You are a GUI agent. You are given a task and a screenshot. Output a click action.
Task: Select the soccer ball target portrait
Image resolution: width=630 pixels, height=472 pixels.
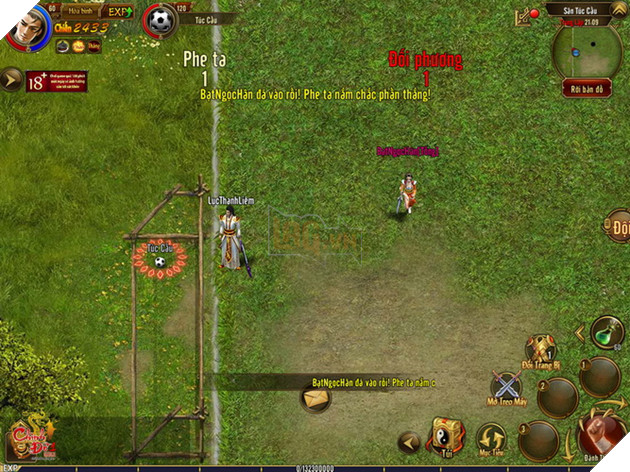(160, 21)
